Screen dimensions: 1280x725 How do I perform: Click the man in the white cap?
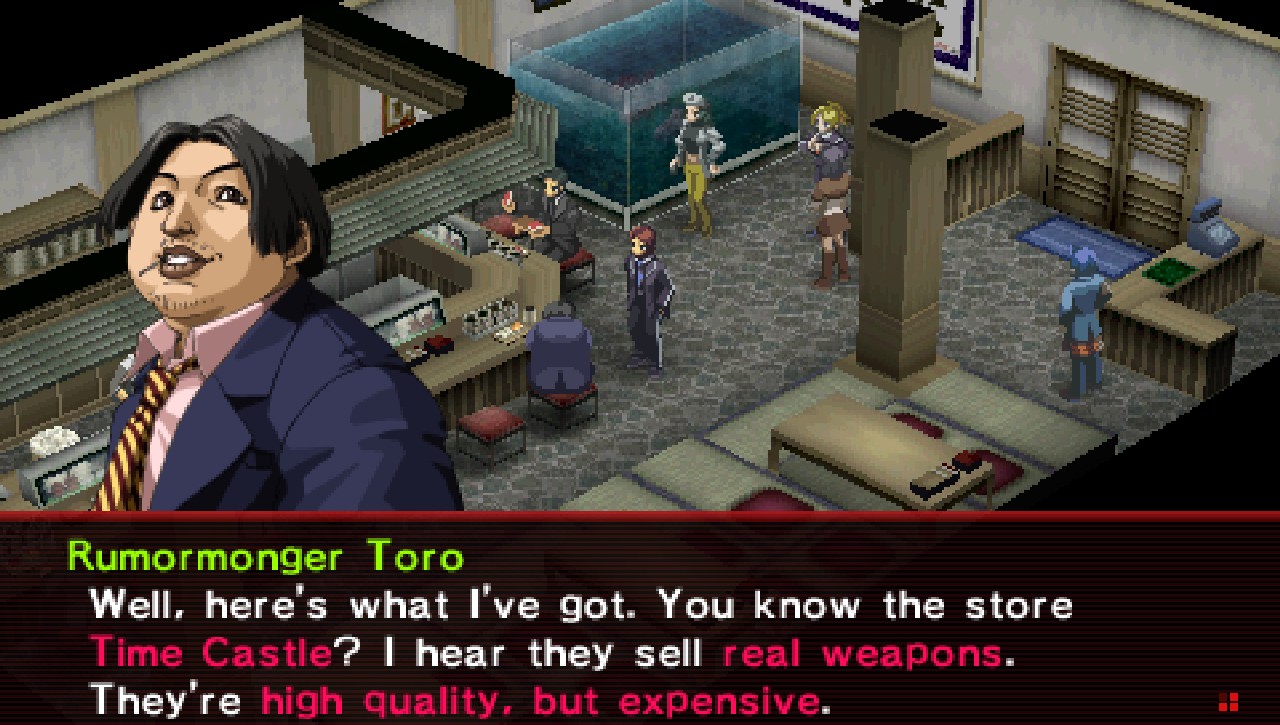click(x=693, y=160)
